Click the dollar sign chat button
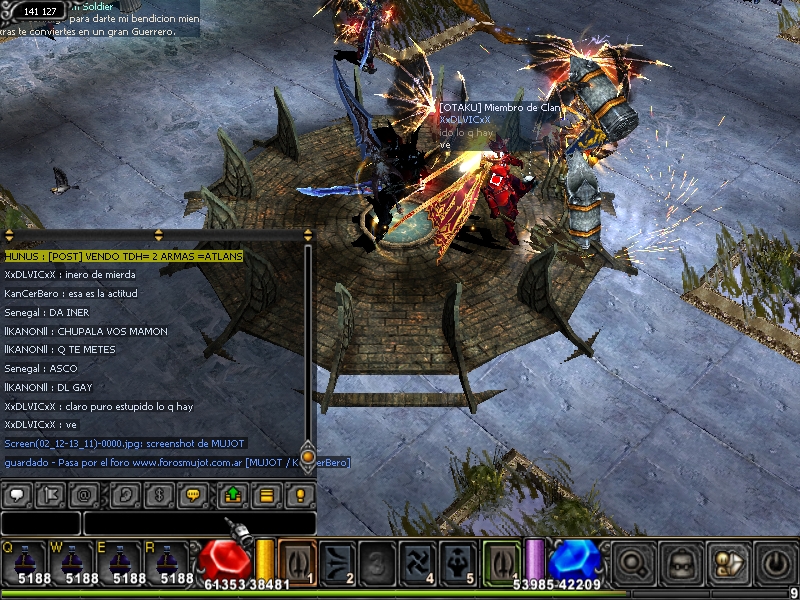 (159, 494)
